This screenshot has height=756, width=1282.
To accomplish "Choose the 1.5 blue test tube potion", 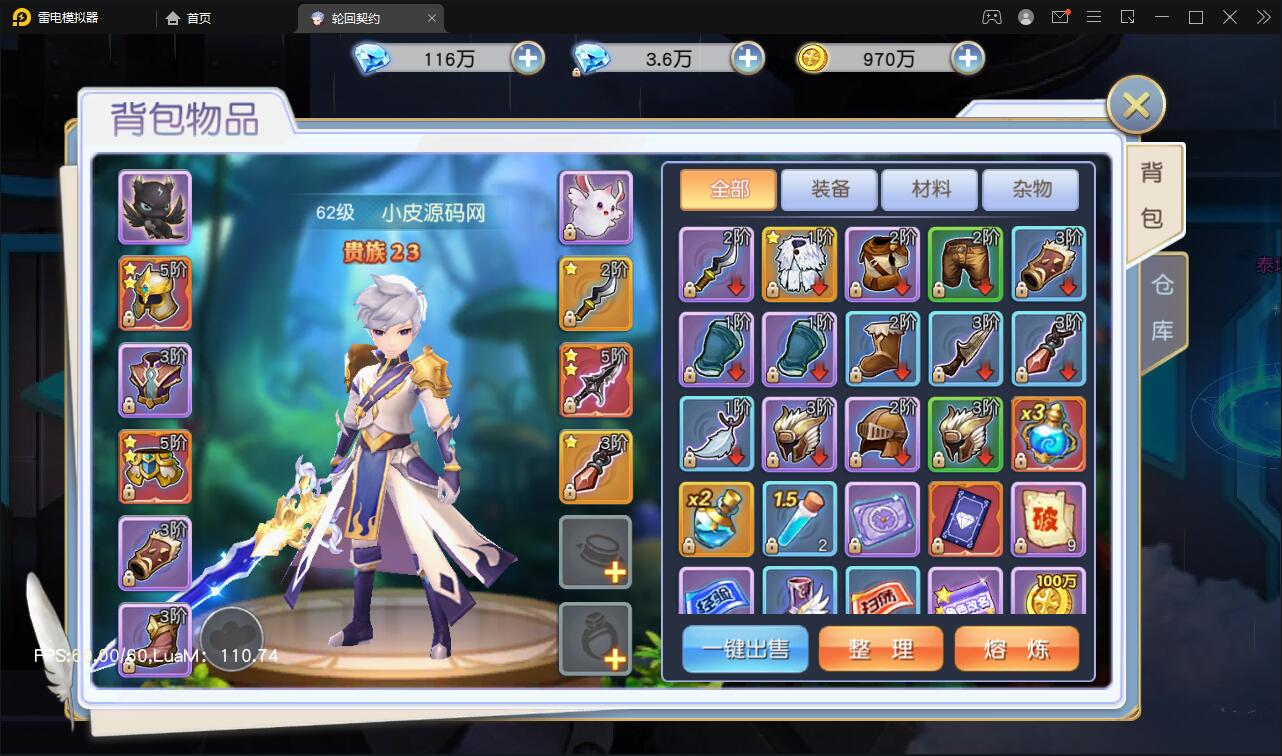I will [x=799, y=519].
